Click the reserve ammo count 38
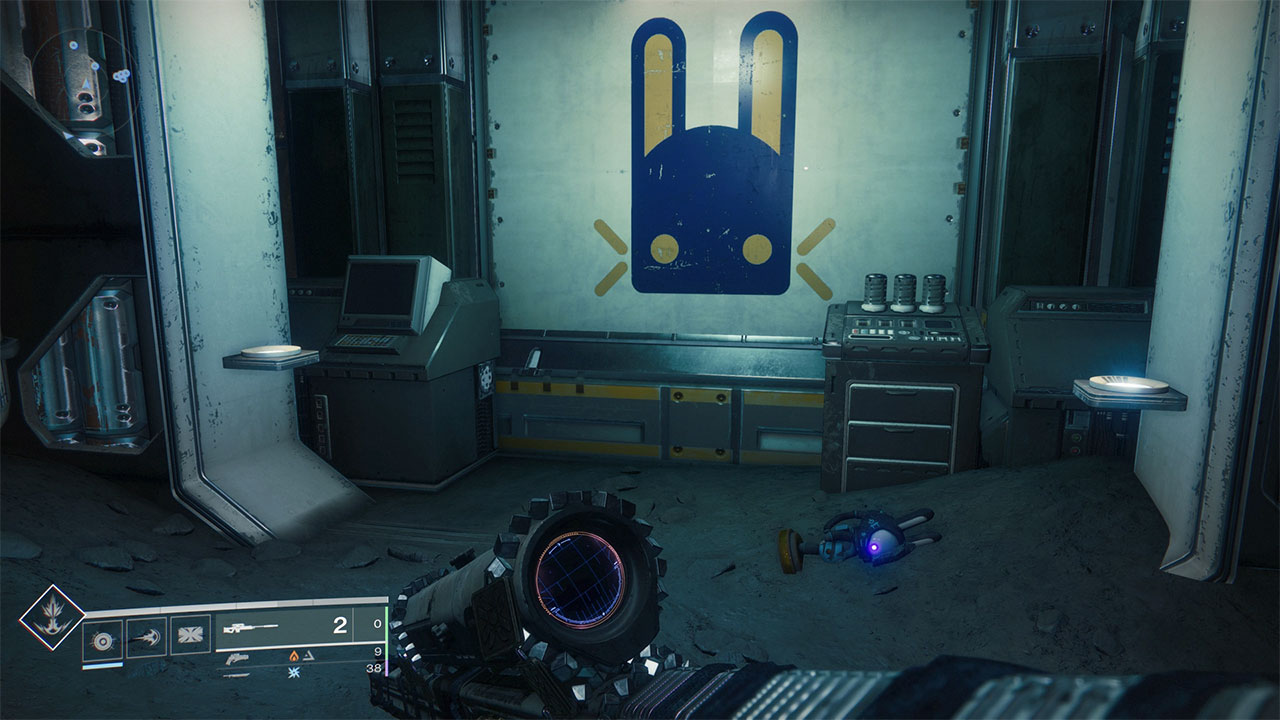 pos(376,668)
